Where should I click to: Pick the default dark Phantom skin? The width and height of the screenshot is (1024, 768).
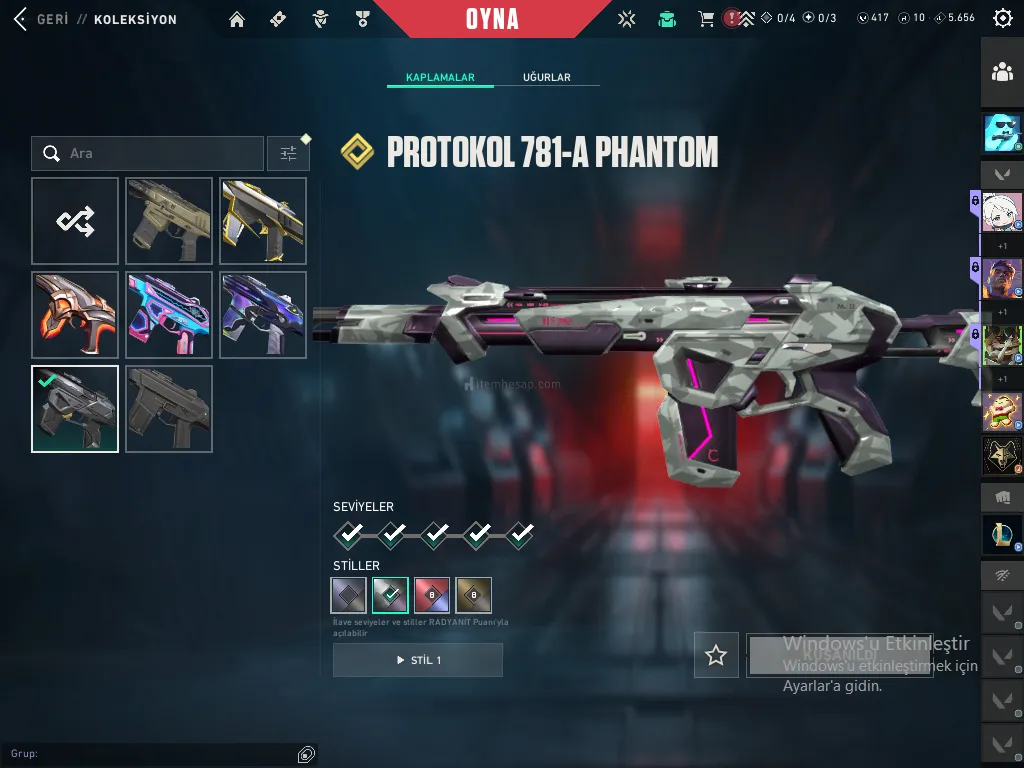169,409
